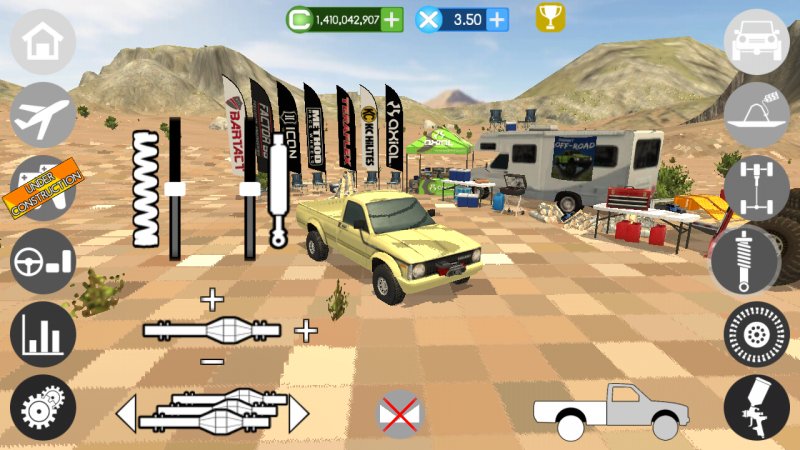The width and height of the screenshot is (800, 450).
Task: Click the coil spring stiffness slider
Action: [x=175, y=189]
